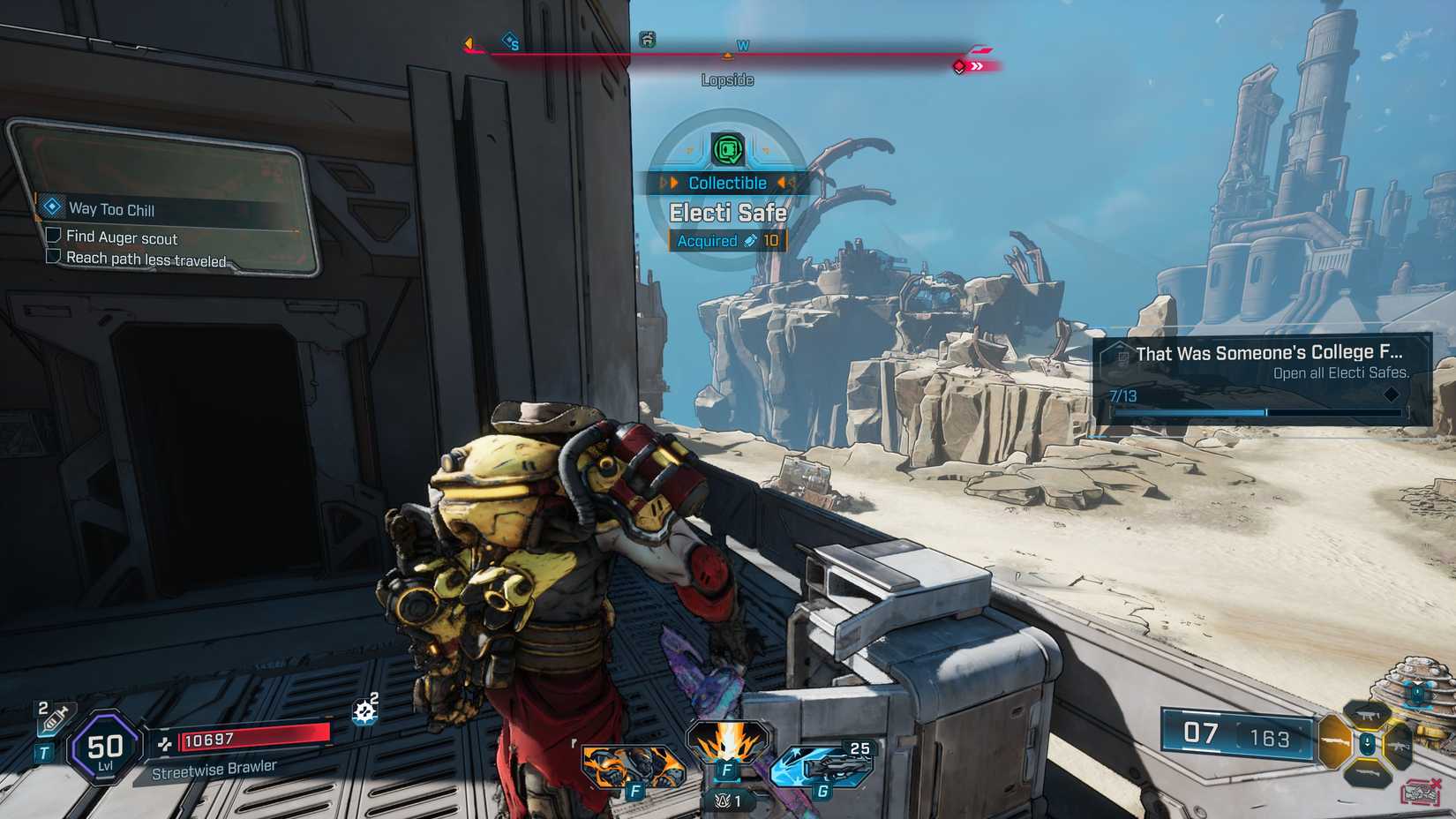Select the highlighted orange shotgun weapon slot
This screenshot has height=819, width=1456.
[1334, 742]
